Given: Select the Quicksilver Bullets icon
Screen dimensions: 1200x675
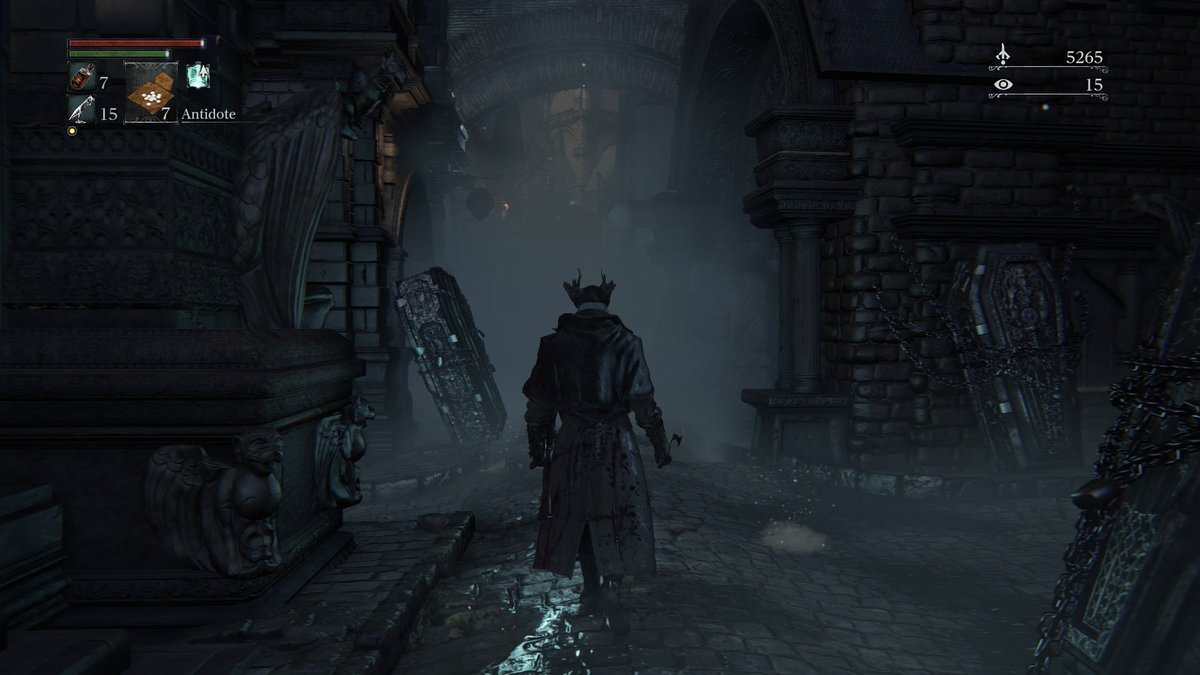Looking at the screenshot, I should 81,109.
